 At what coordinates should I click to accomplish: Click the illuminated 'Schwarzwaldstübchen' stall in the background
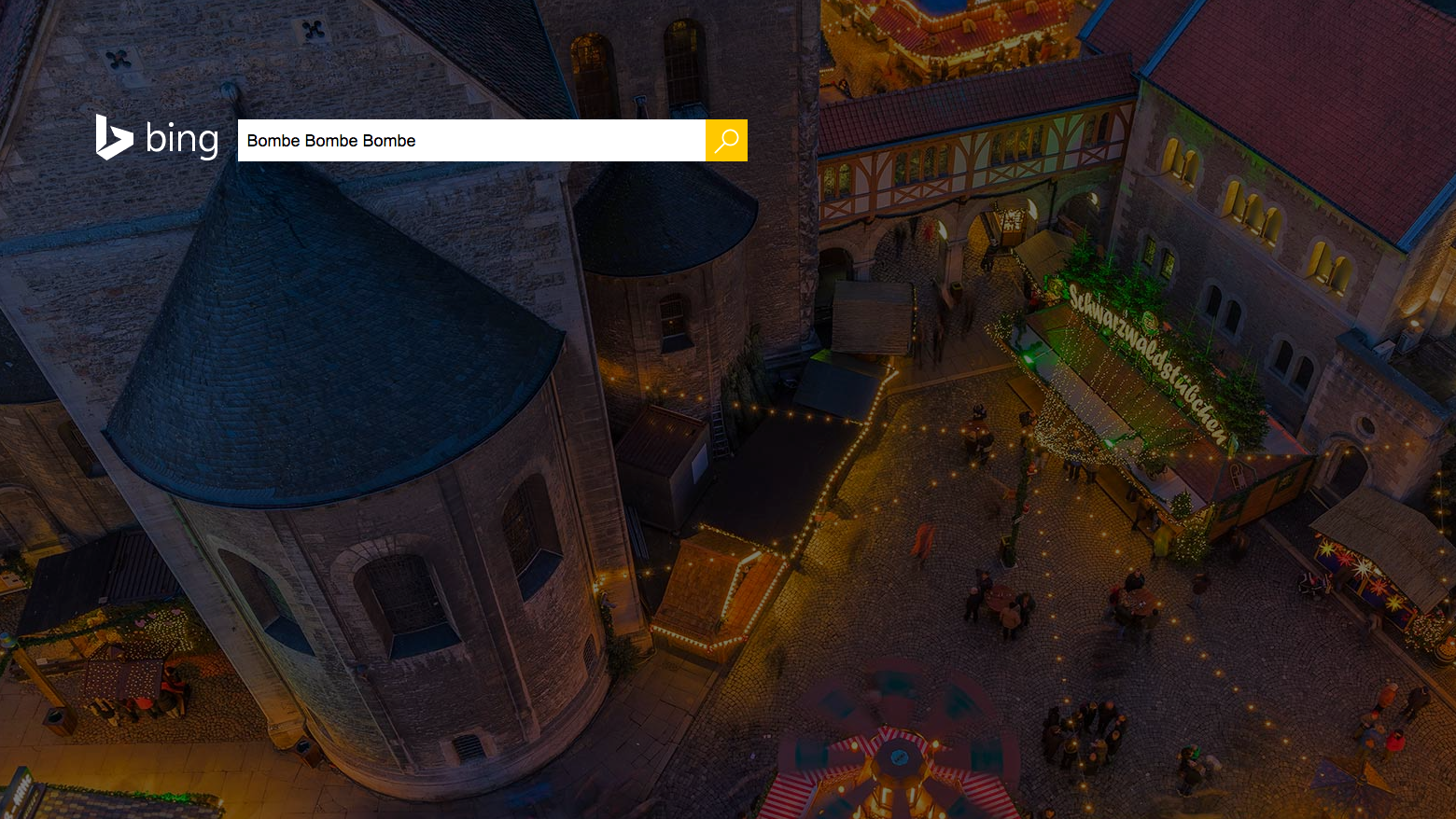[x=1148, y=364]
